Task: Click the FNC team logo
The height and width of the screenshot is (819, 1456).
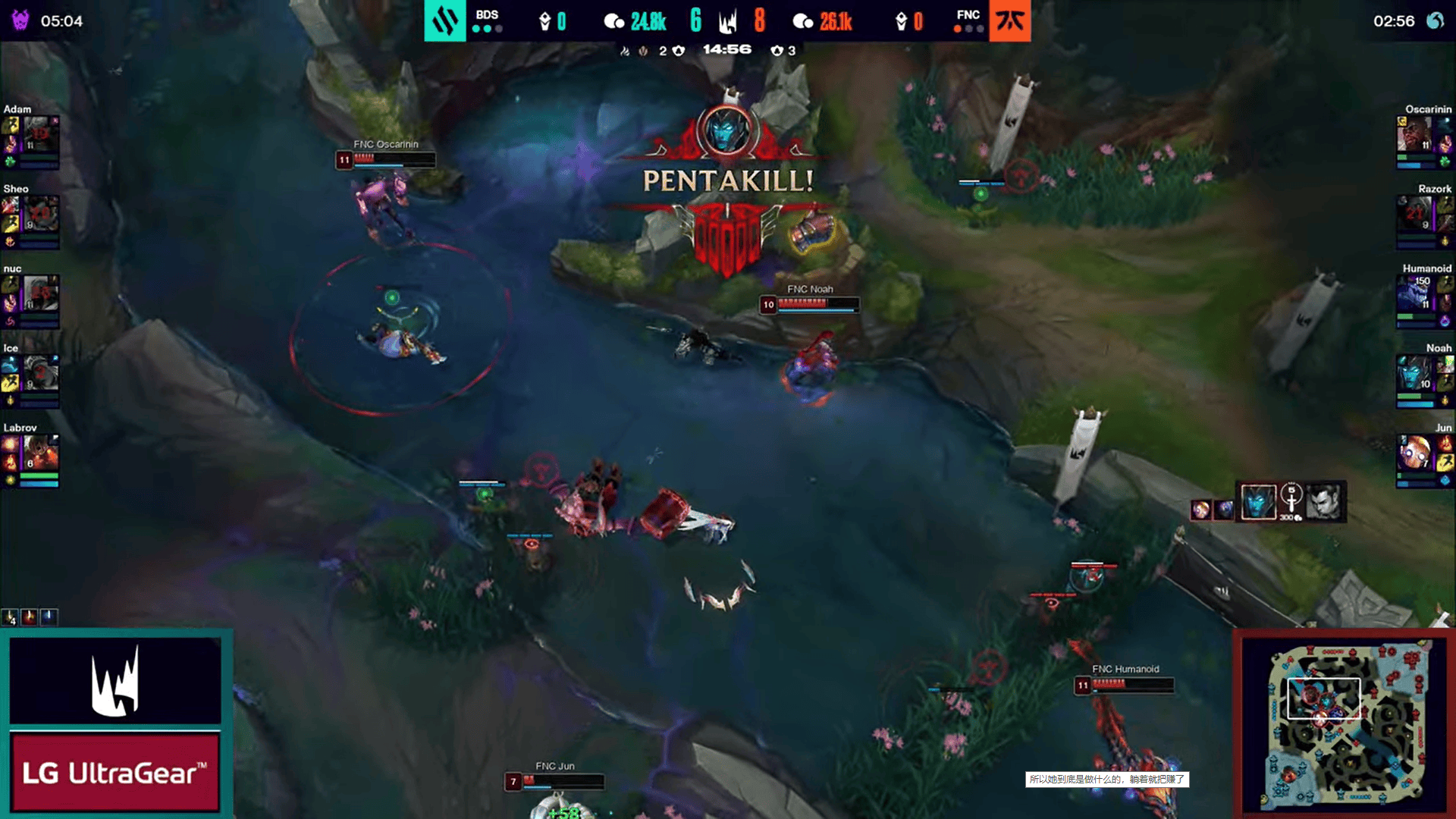Action: [x=1009, y=20]
